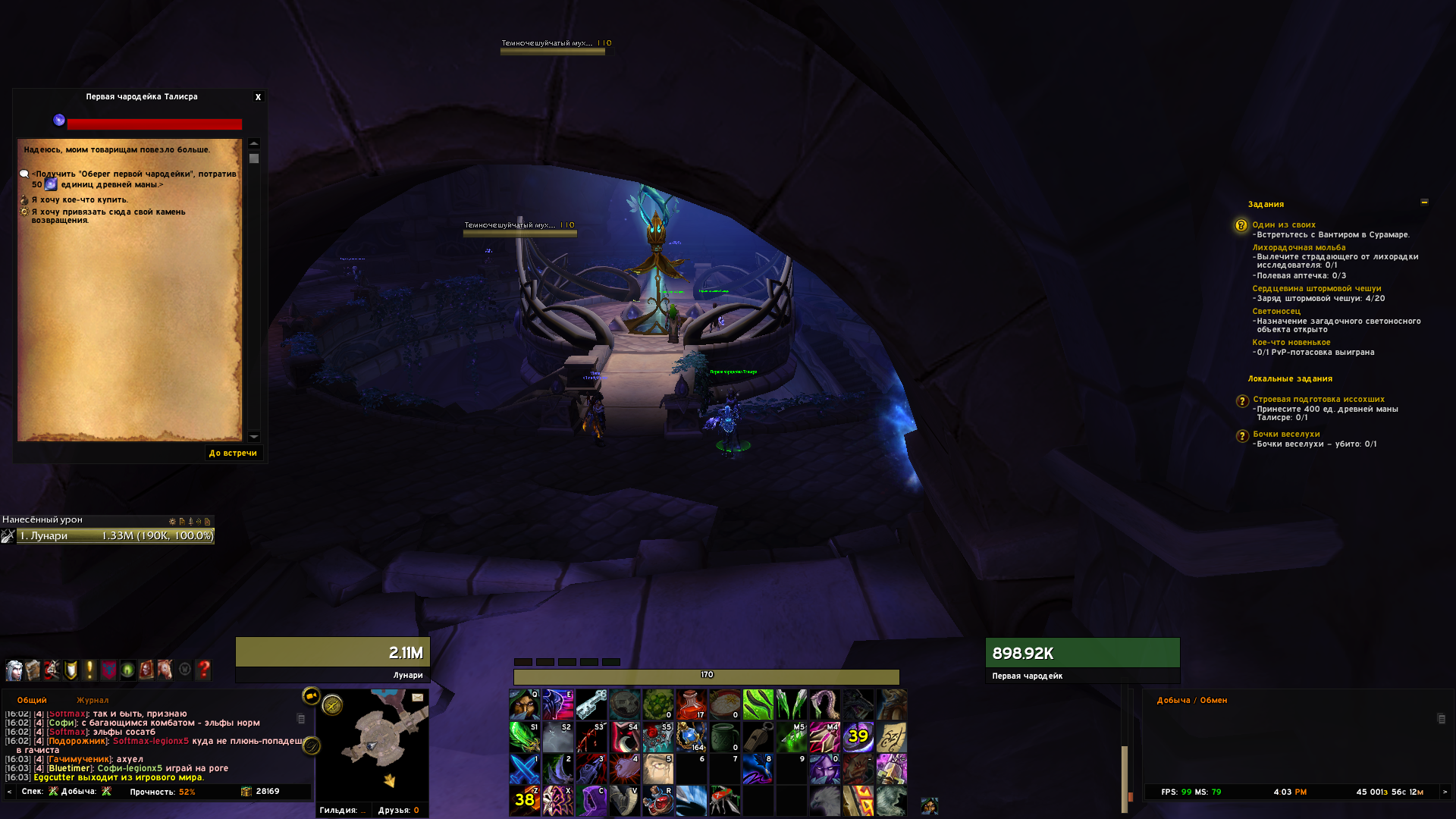1456x819 pixels.
Task: Use the blue mana flask with count 164
Action: click(x=691, y=736)
